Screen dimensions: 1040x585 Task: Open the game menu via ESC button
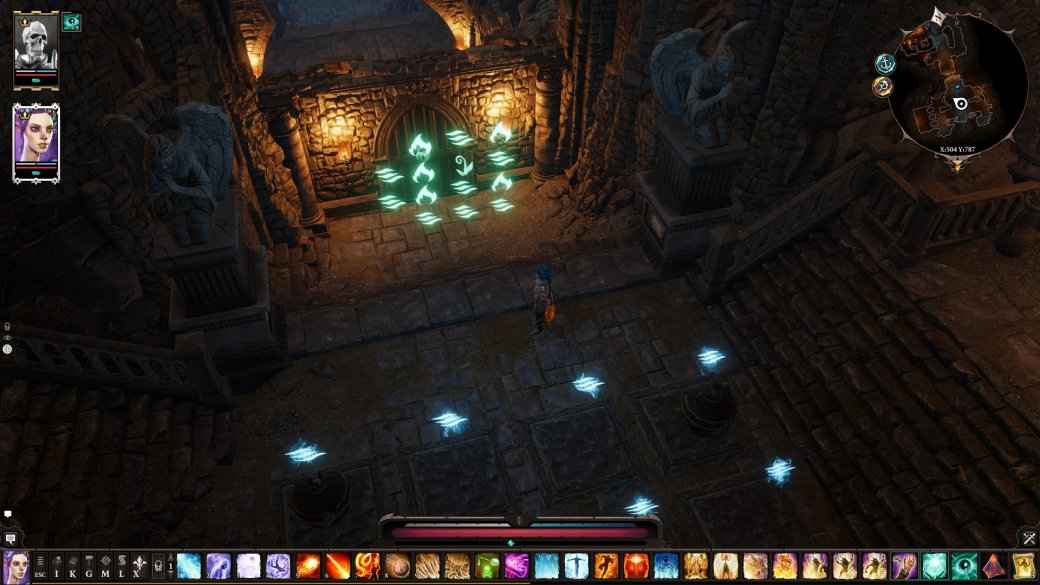point(42,568)
